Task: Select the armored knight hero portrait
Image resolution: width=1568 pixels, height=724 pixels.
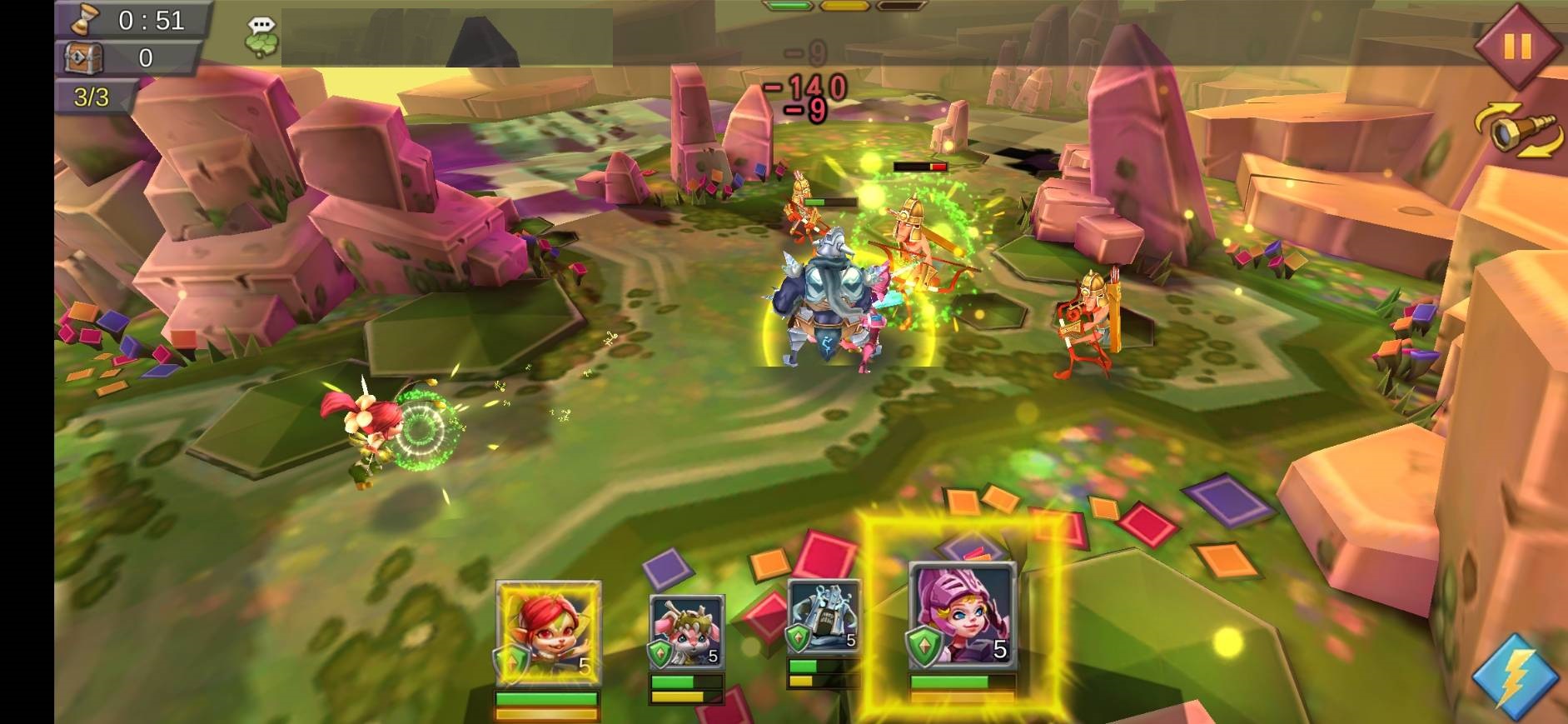Action: click(823, 618)
